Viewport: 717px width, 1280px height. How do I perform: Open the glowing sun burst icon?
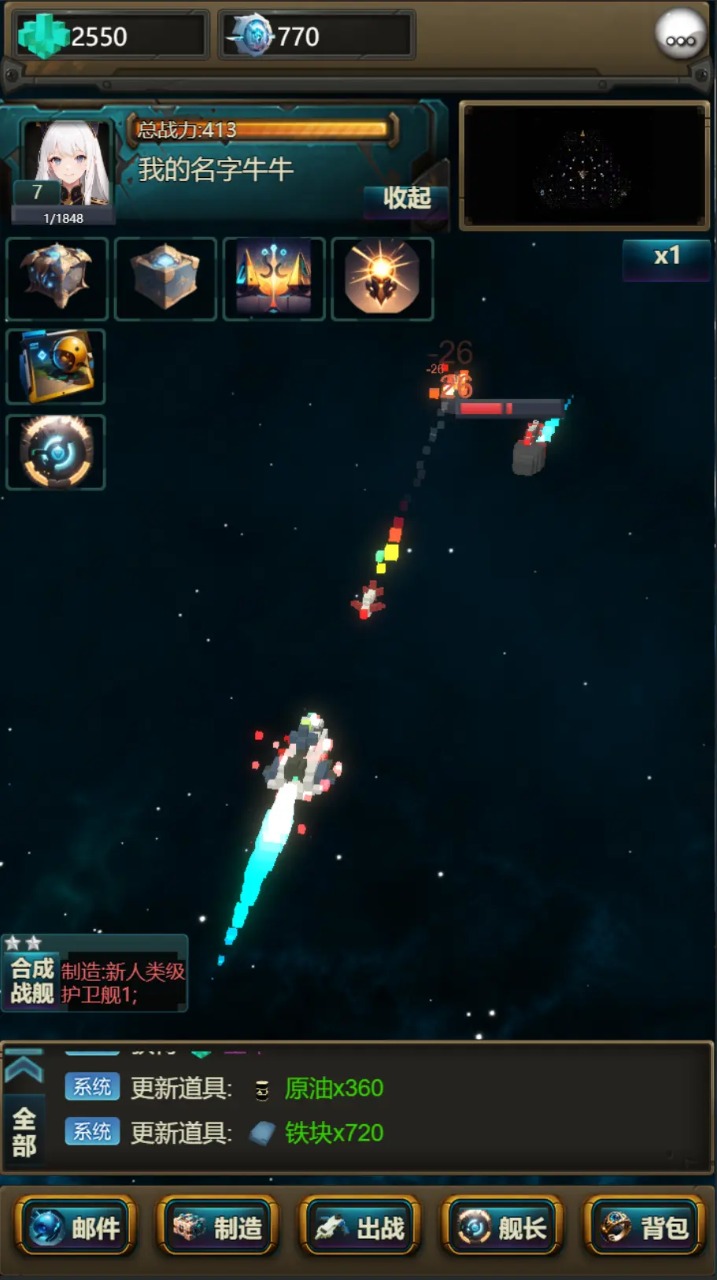pyautogui.click(x=382, y=278)
